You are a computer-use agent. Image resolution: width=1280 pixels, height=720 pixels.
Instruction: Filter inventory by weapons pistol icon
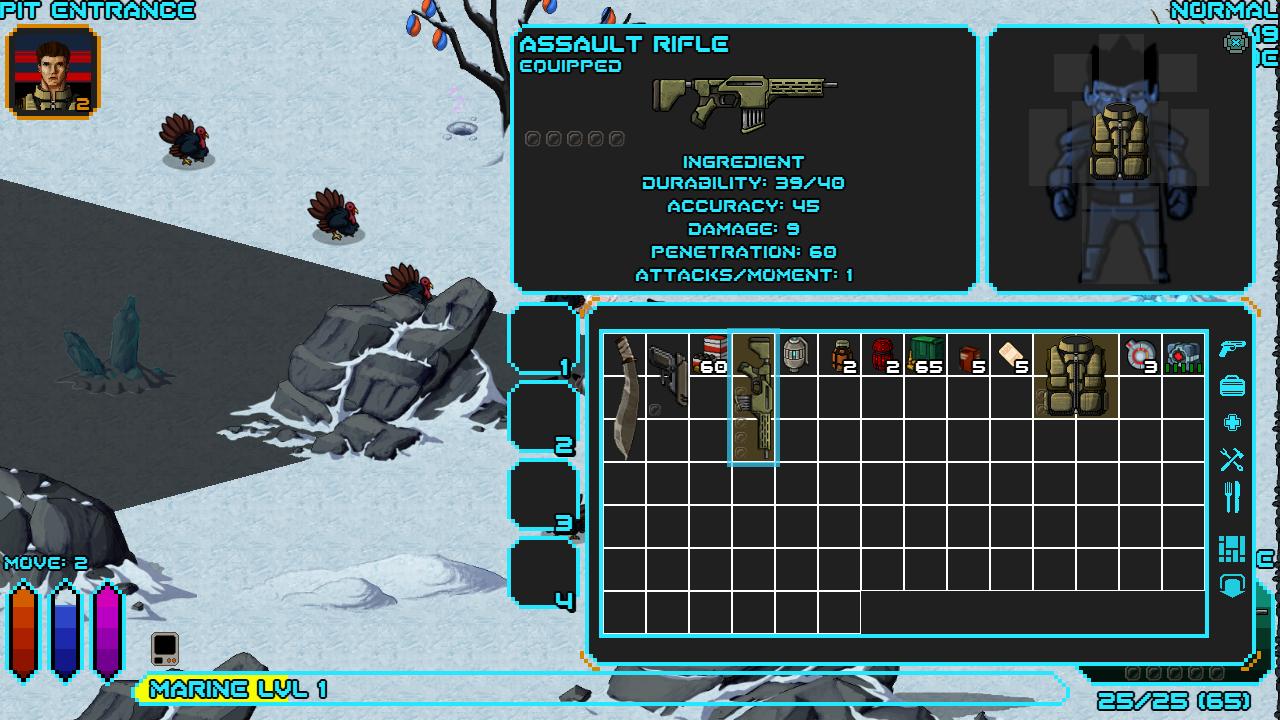coord(1232,348)
